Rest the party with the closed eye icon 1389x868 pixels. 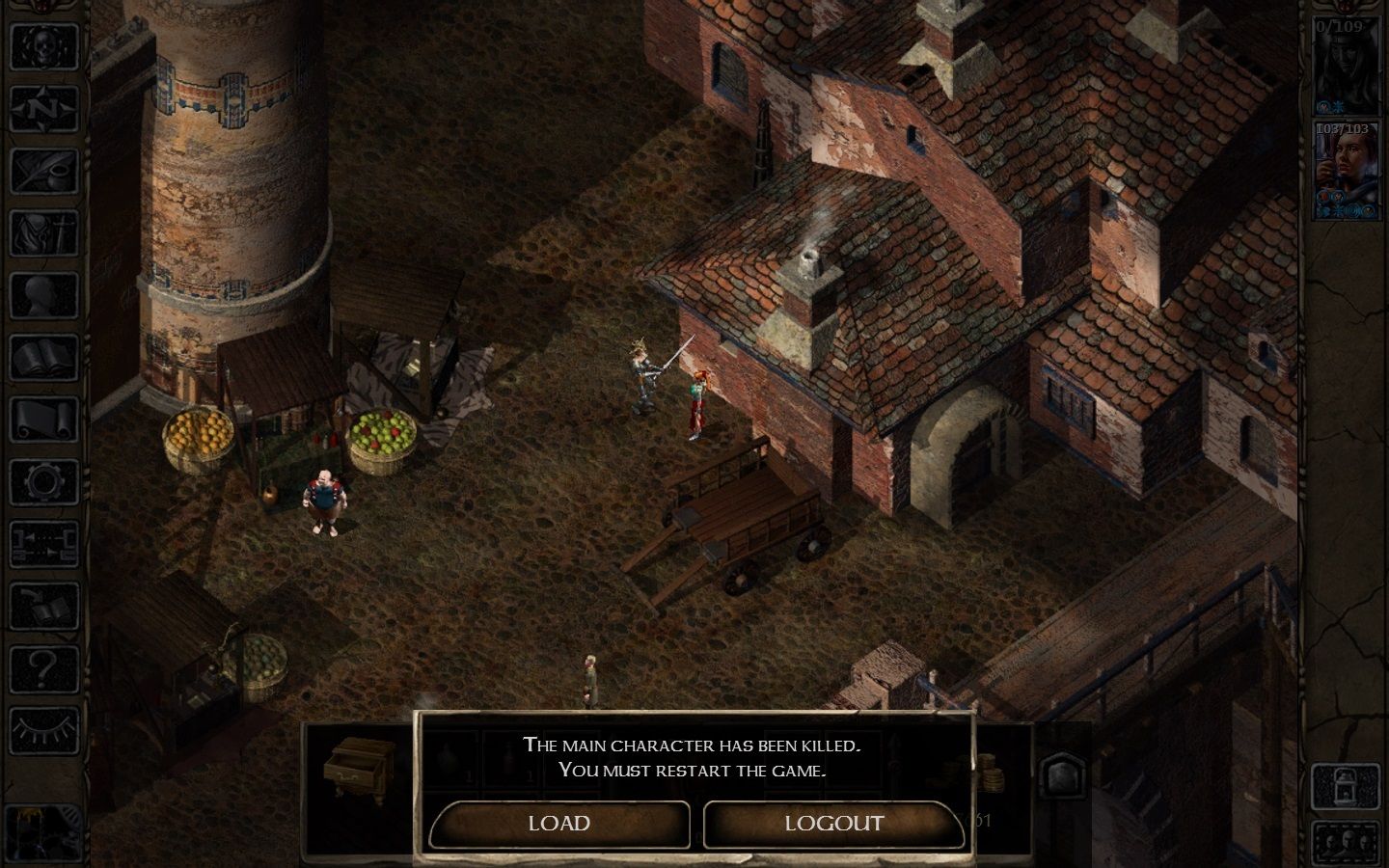click(x=43, y=731)
